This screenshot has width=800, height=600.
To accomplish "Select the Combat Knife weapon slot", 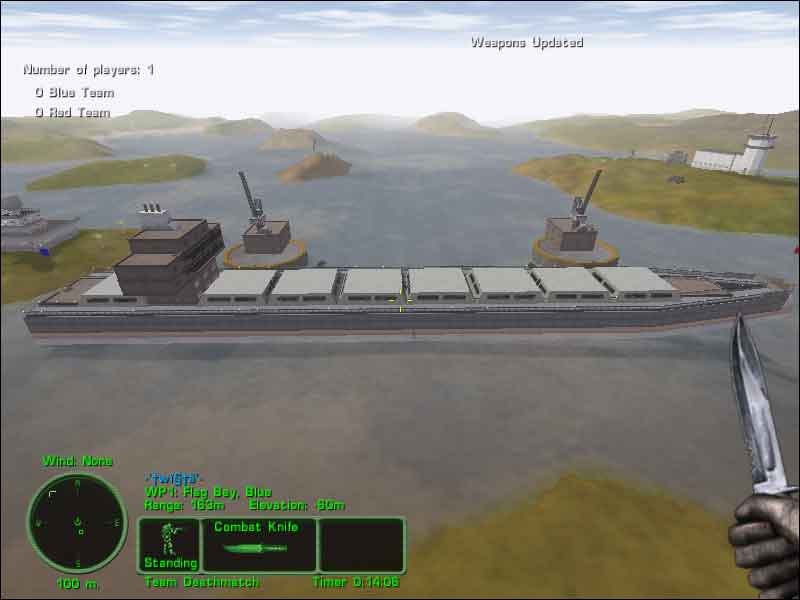I will (258, 544).
